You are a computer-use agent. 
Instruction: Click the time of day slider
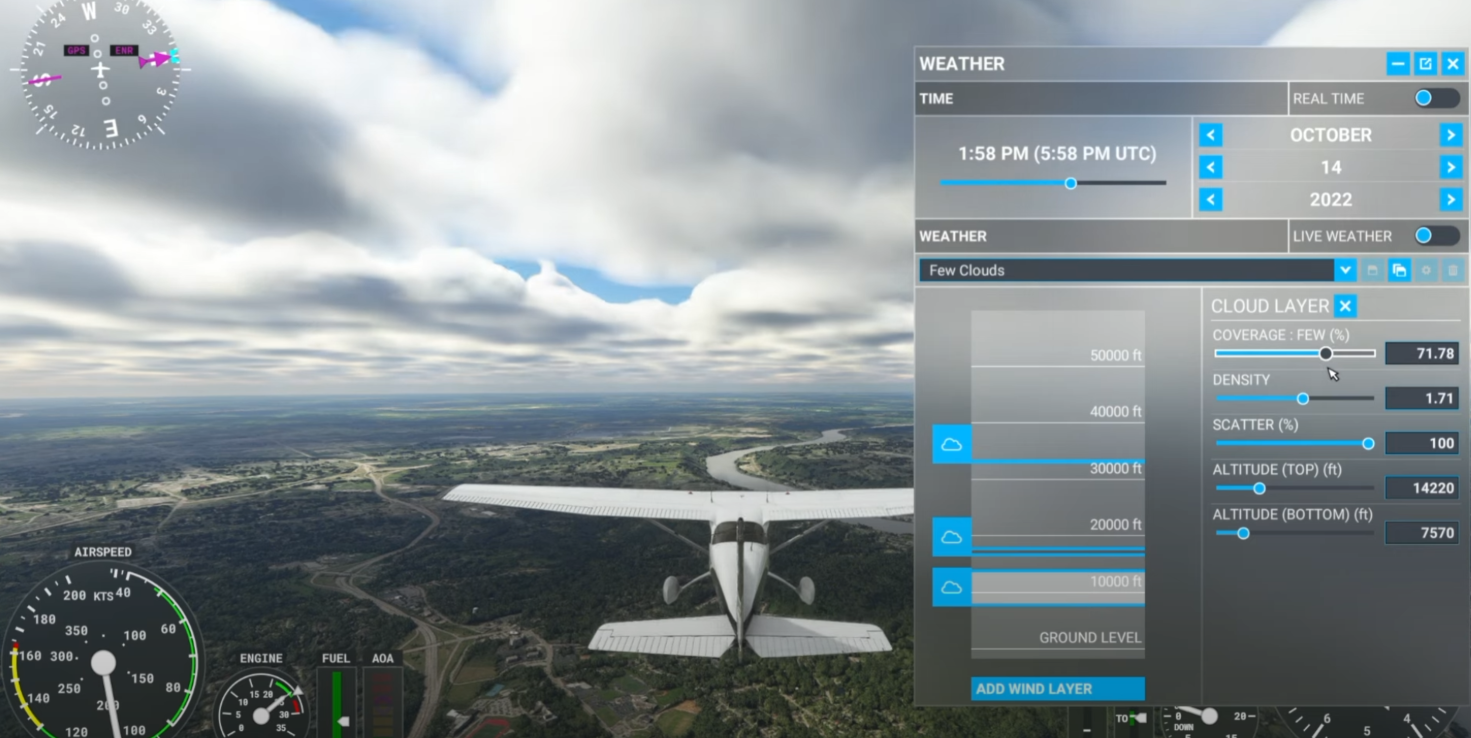[x=1070, y=183]
